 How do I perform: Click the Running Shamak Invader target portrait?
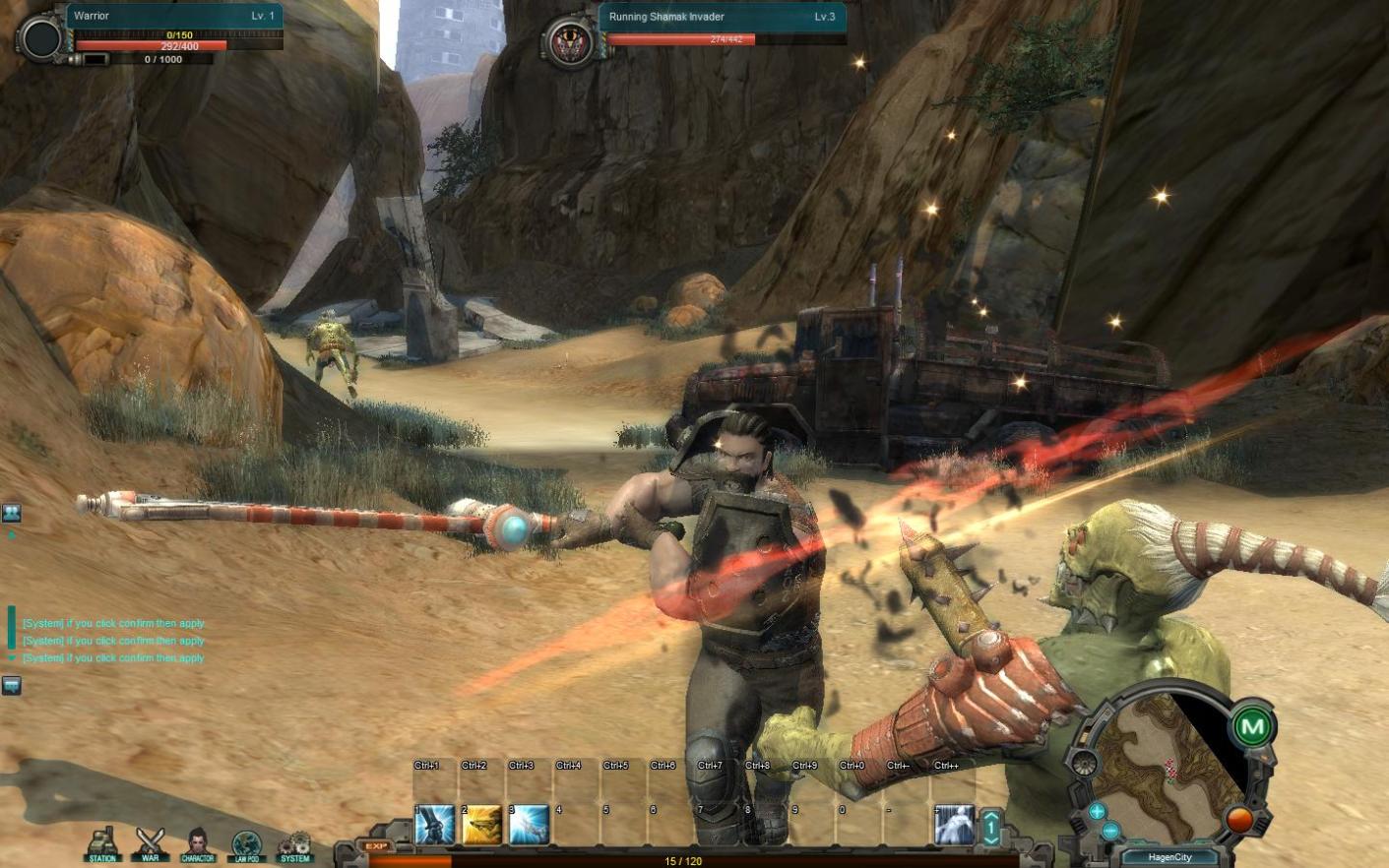(569, 41)
